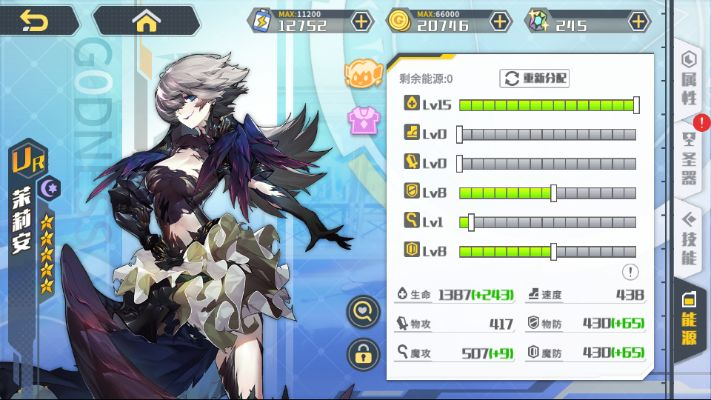
Task: Go back with the return arrow button
Action: tap(34, 20)
